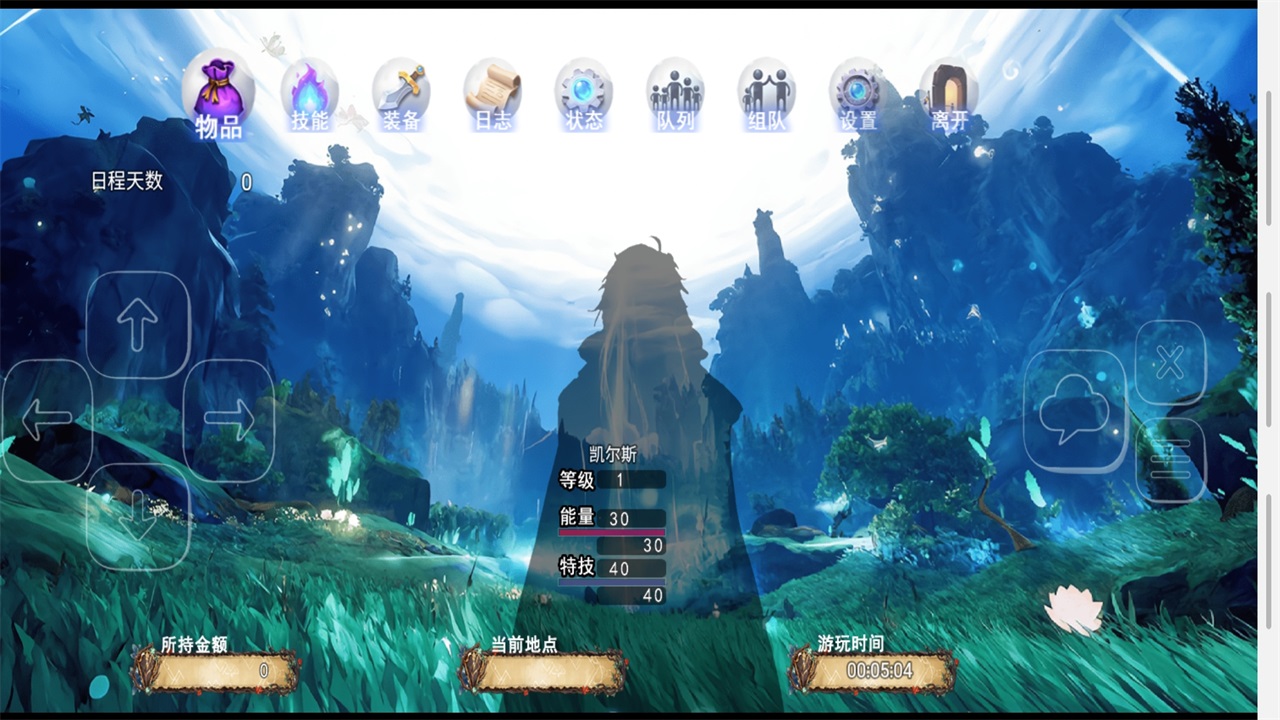Tap the up arrow on the d-pad

tap(138, 324)
